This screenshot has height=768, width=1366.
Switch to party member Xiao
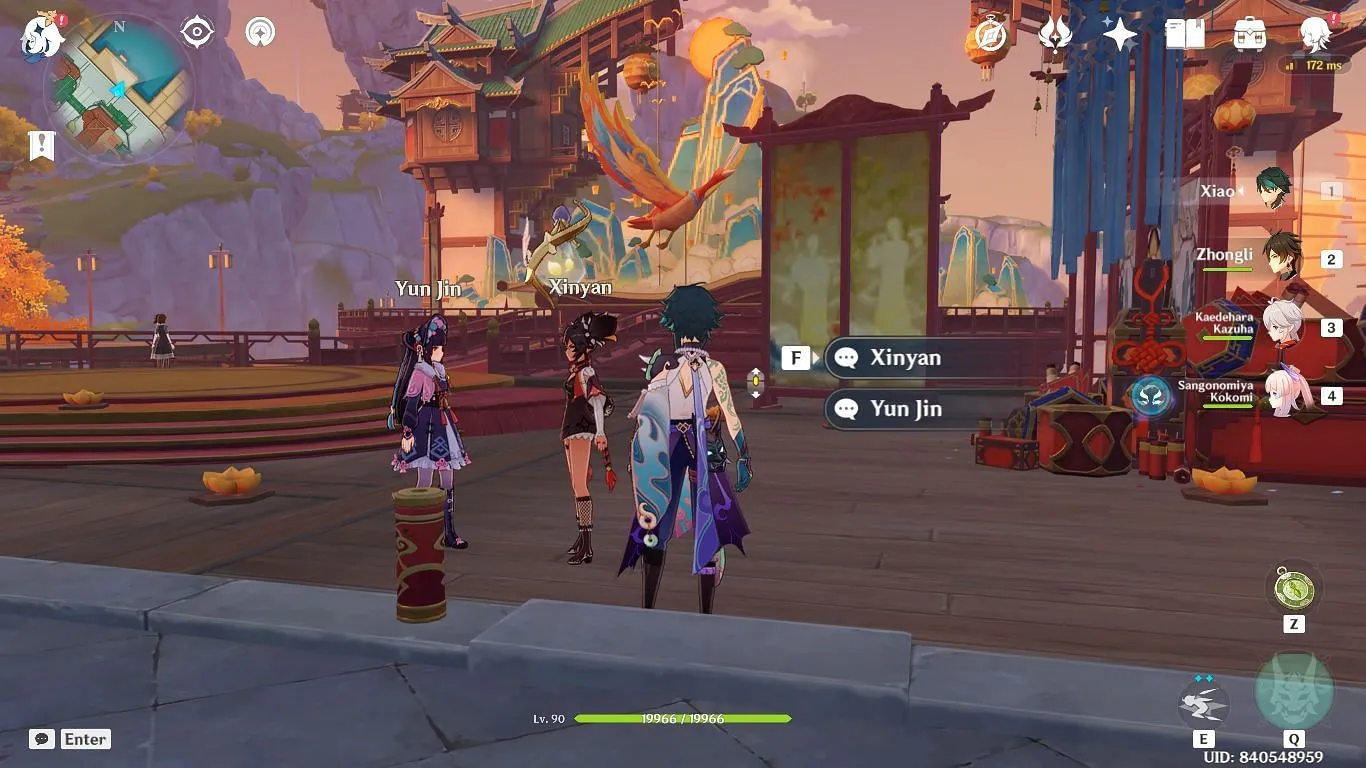(x=1273, y=190)
